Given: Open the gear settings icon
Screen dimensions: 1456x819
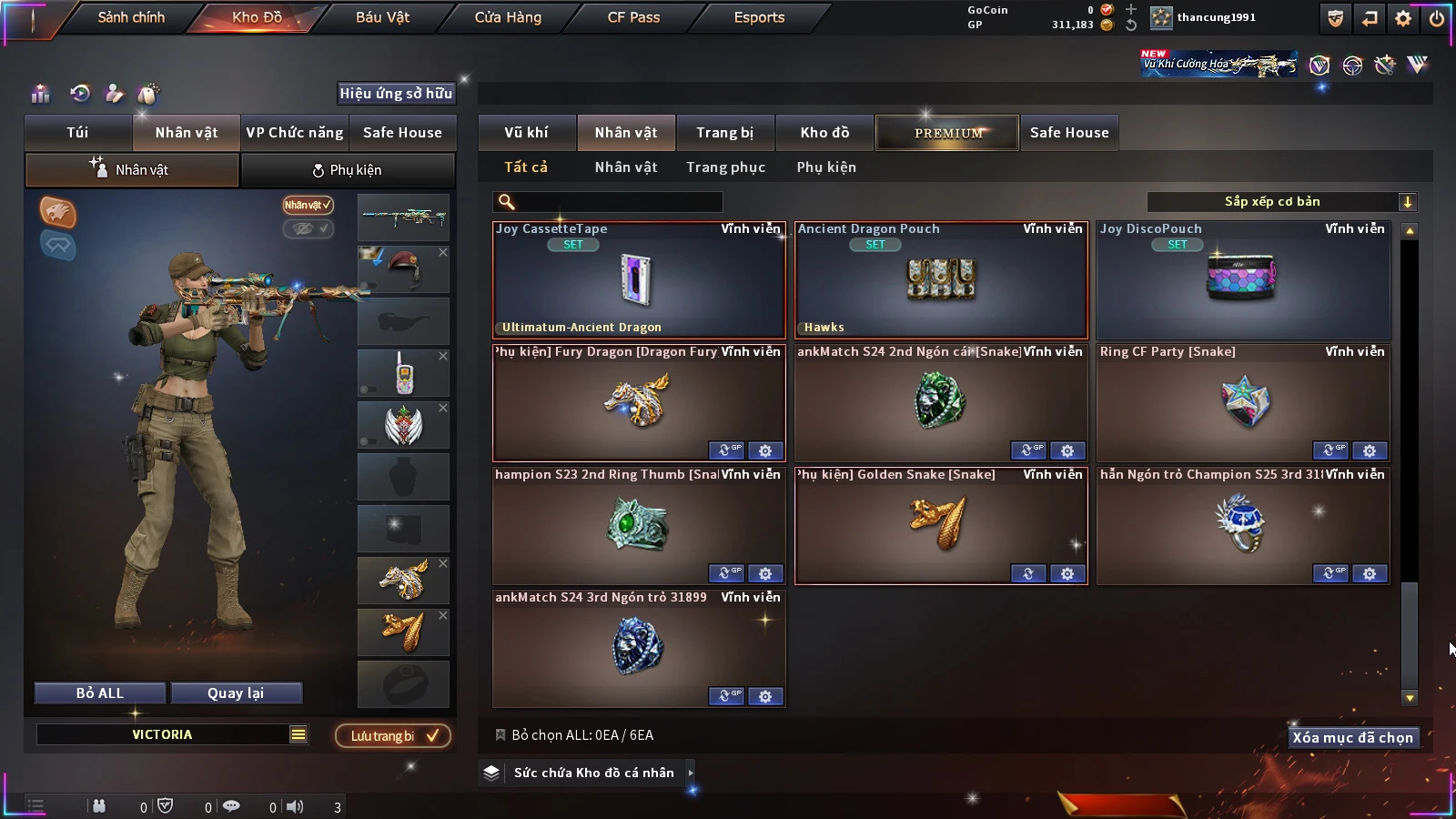Looking at the screenshot, I should point(1403,18).
